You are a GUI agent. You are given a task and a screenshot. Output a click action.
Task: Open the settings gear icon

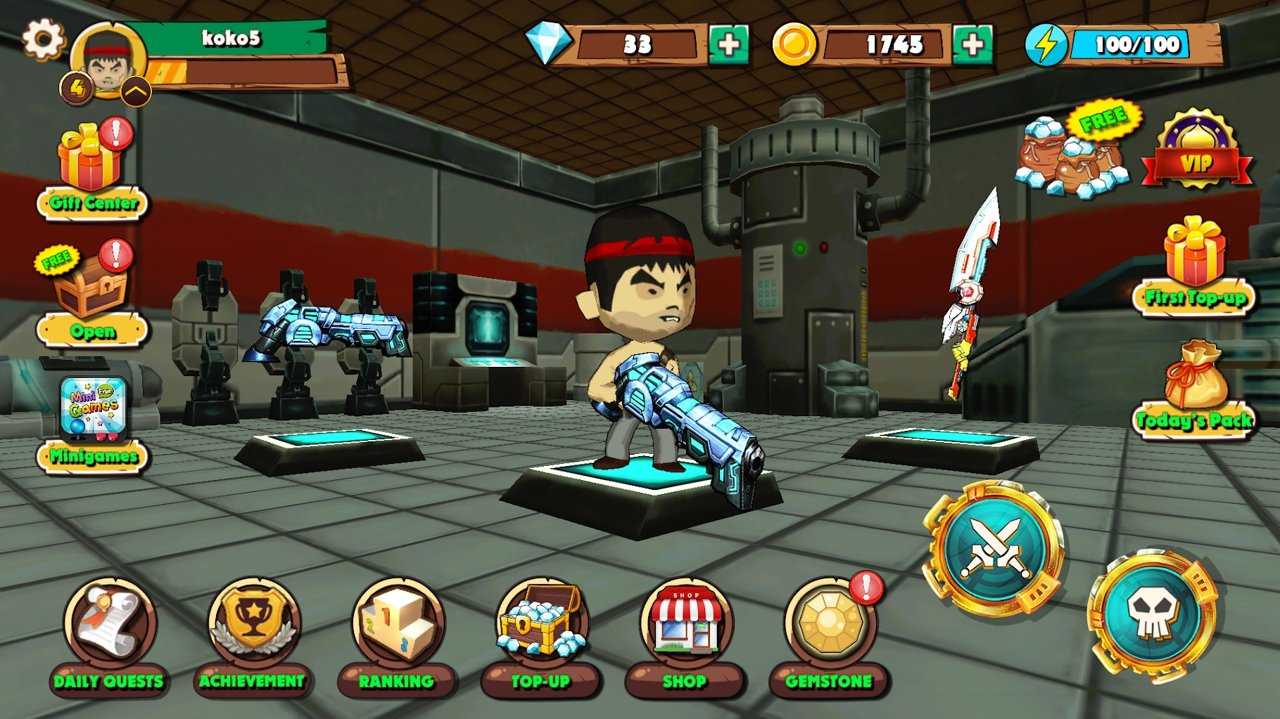(x=43, y=40)
